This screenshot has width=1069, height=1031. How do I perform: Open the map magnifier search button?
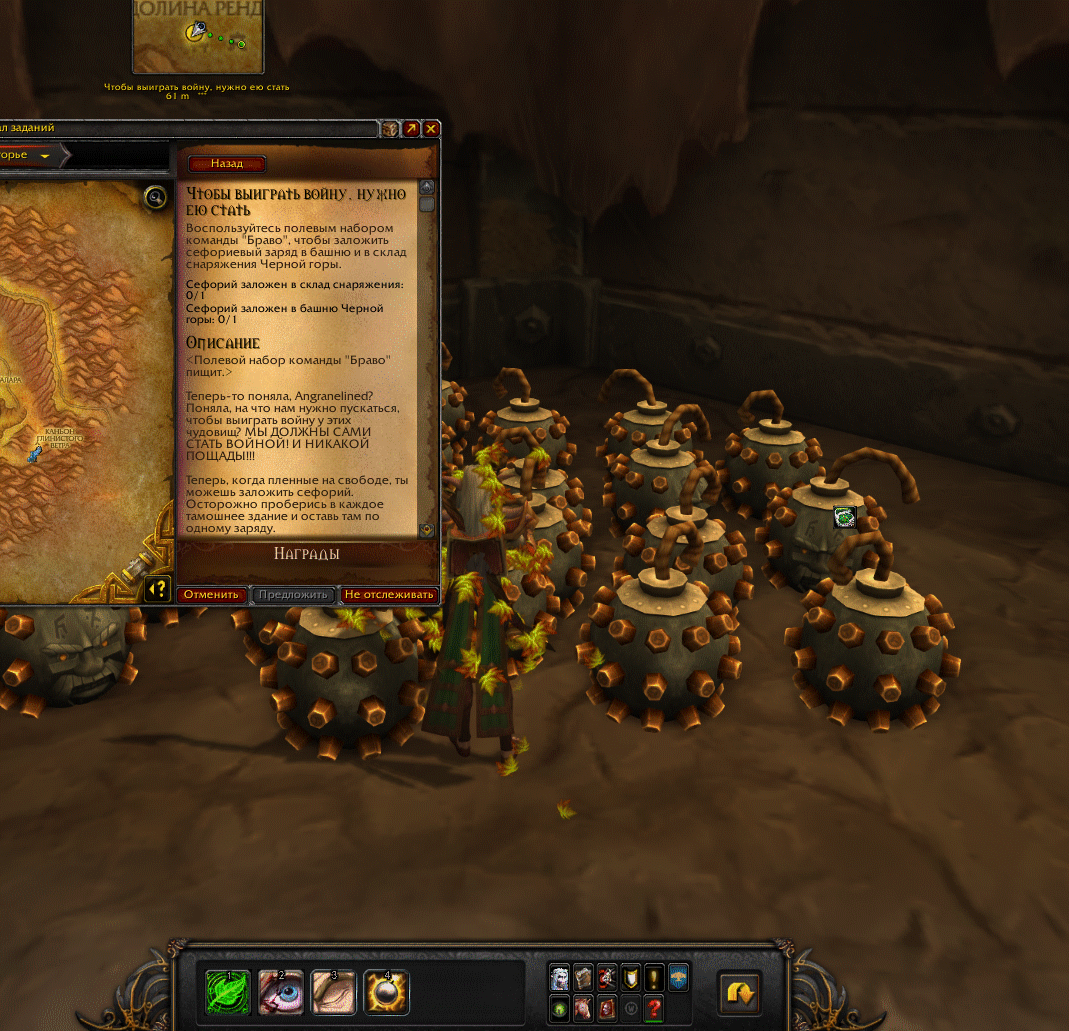(x=155, y=197)
